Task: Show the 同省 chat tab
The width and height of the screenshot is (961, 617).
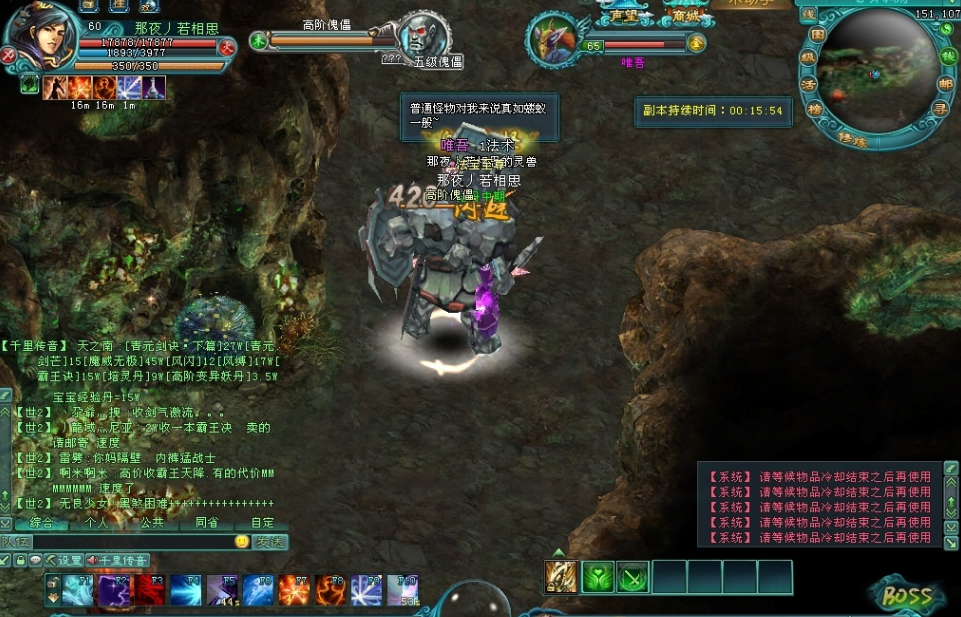Action: click(x=206, y=522)
